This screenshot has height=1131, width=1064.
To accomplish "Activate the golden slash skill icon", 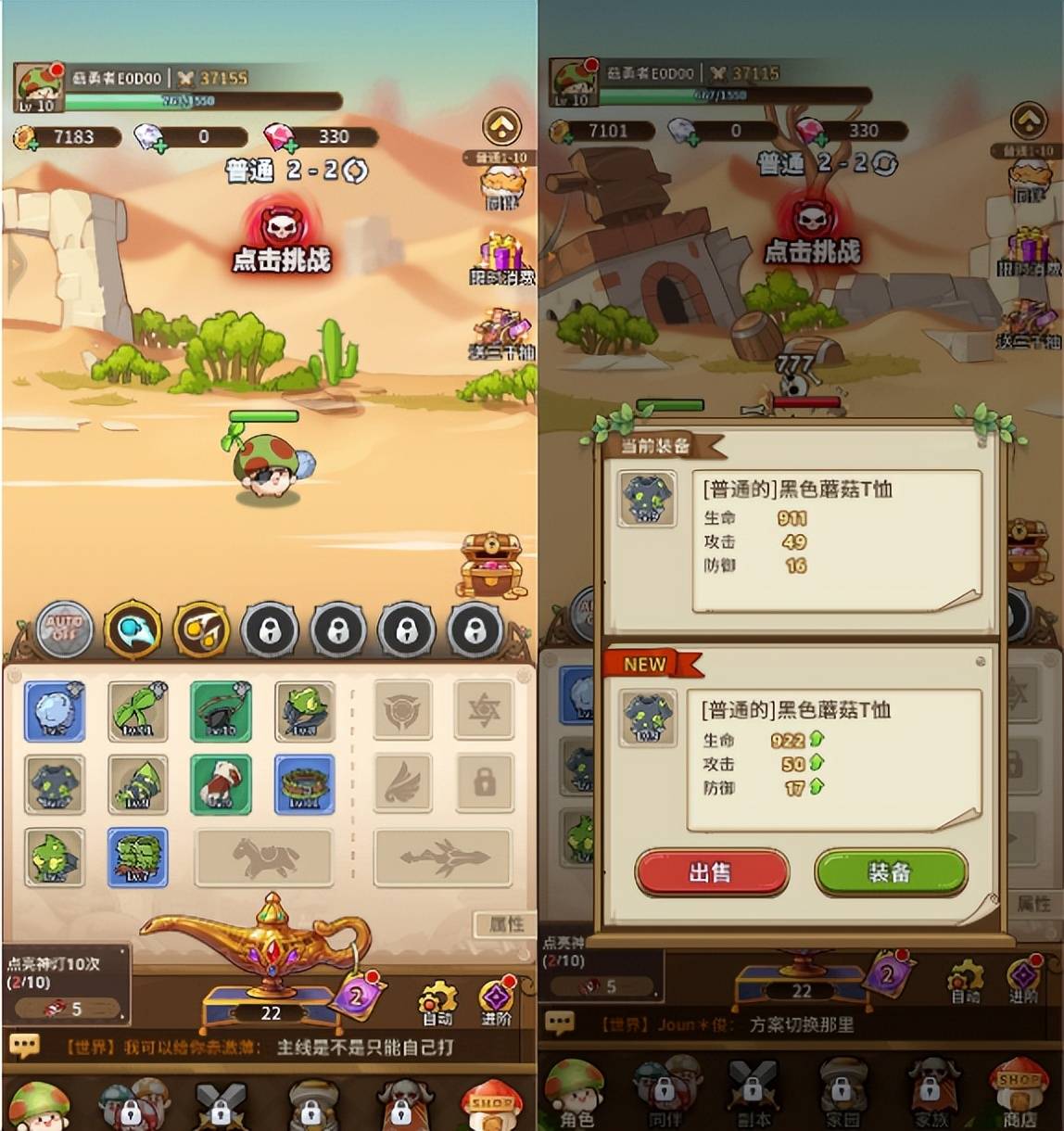I will point(201,629).
